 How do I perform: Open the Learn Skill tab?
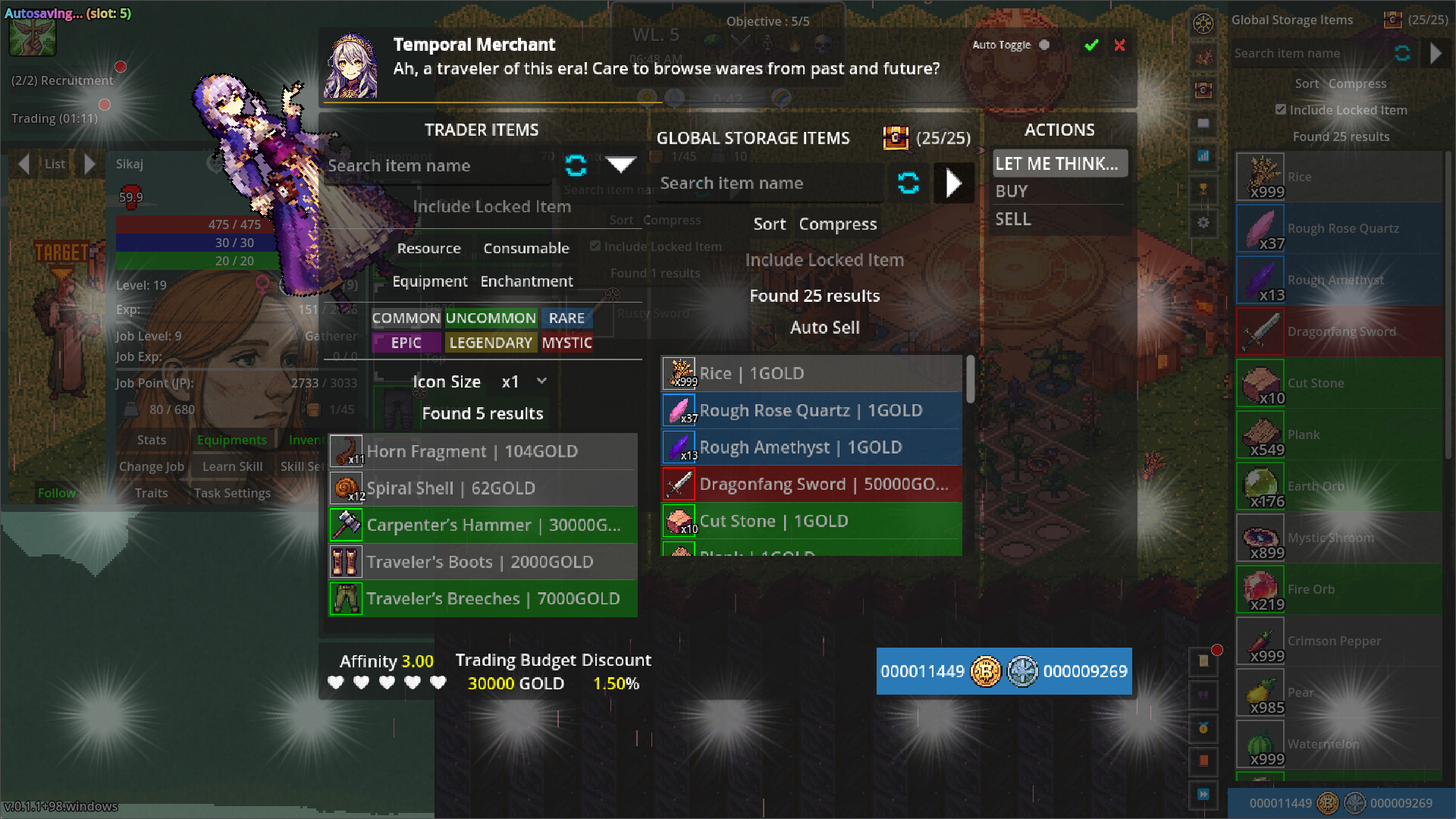(x=231, y=466)
